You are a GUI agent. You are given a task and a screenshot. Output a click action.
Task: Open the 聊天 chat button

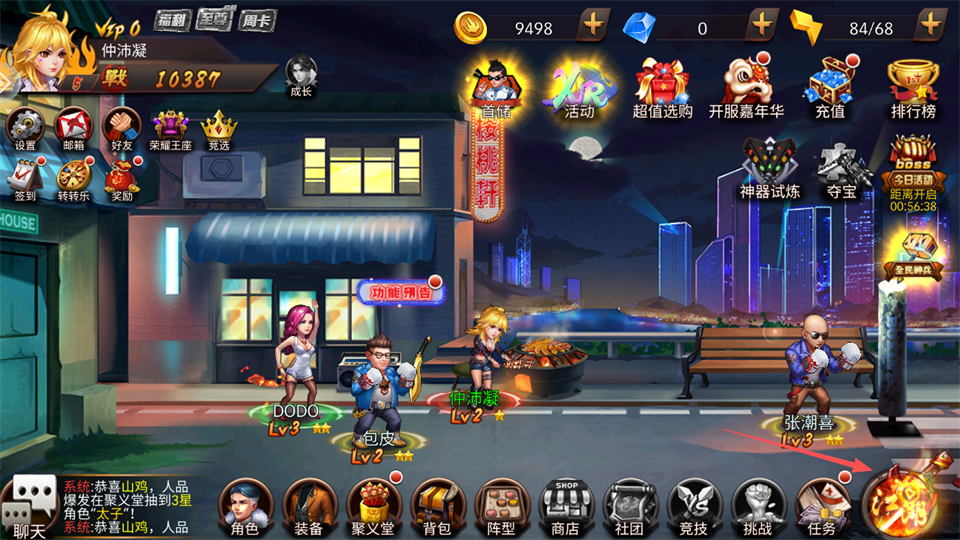(27, 505)
